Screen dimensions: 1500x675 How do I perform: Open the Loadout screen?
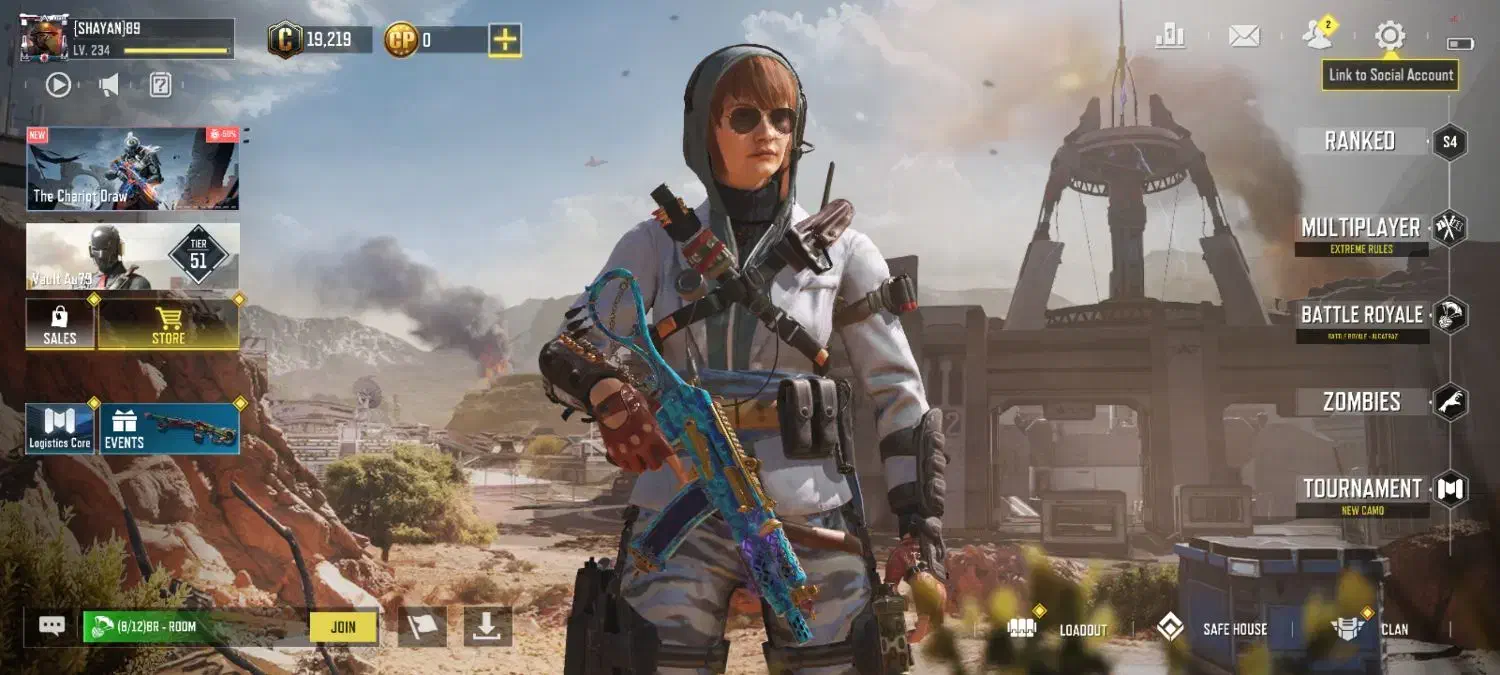[1063, 629]
